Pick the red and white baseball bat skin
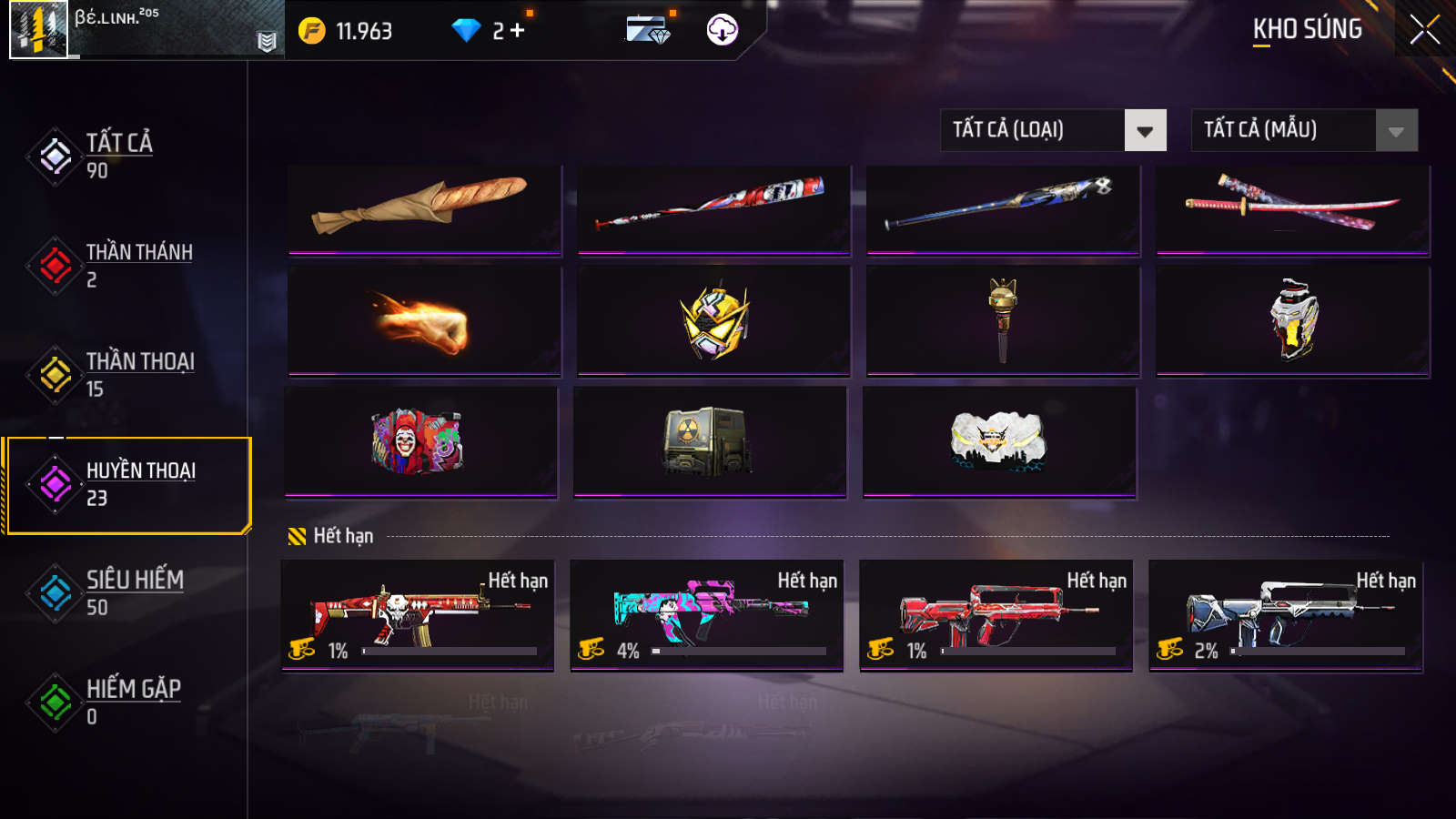Screen dimensions: 1456x819 tap(713, 208)
